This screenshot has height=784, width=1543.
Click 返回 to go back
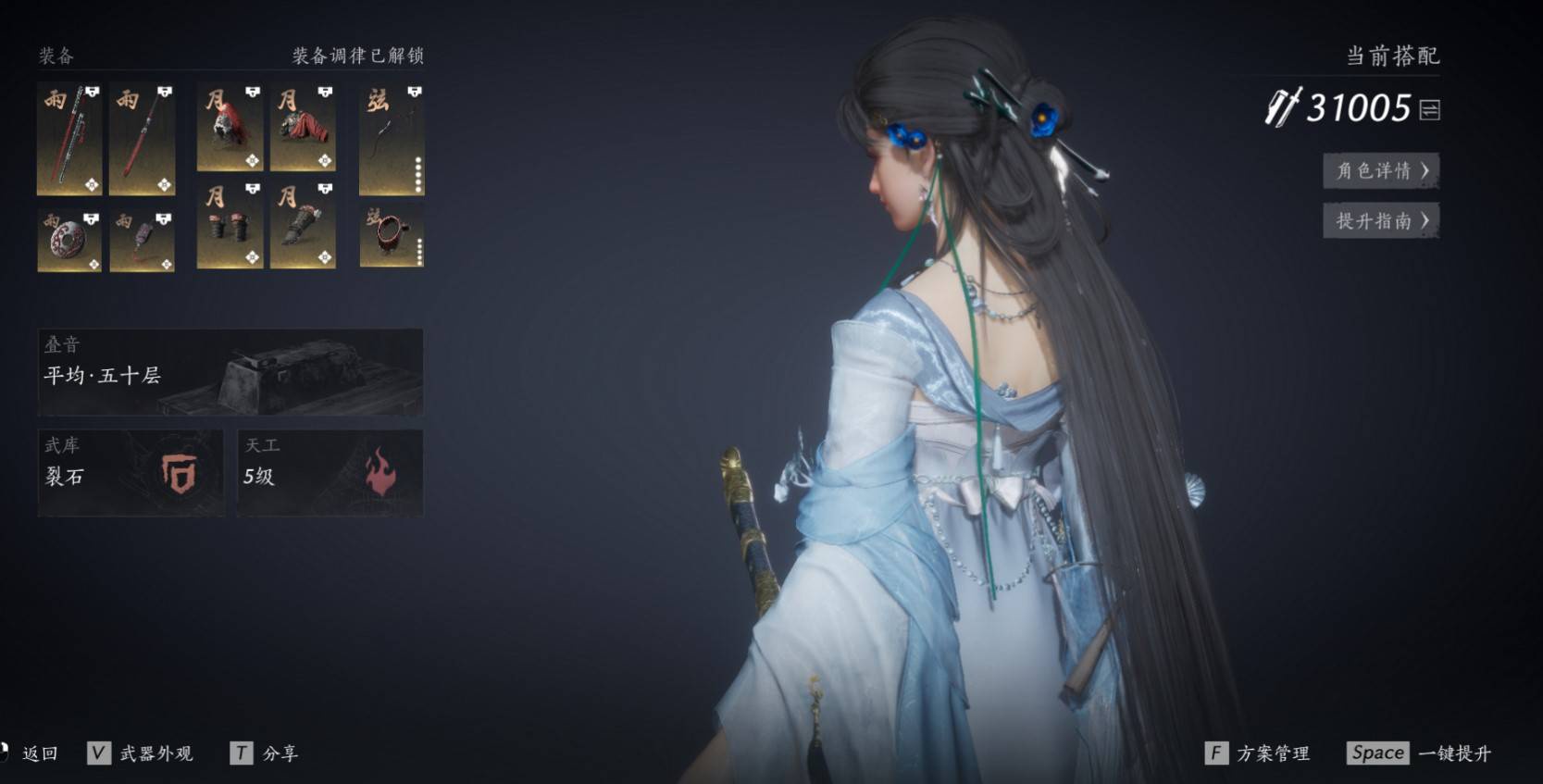coord(40,753)
